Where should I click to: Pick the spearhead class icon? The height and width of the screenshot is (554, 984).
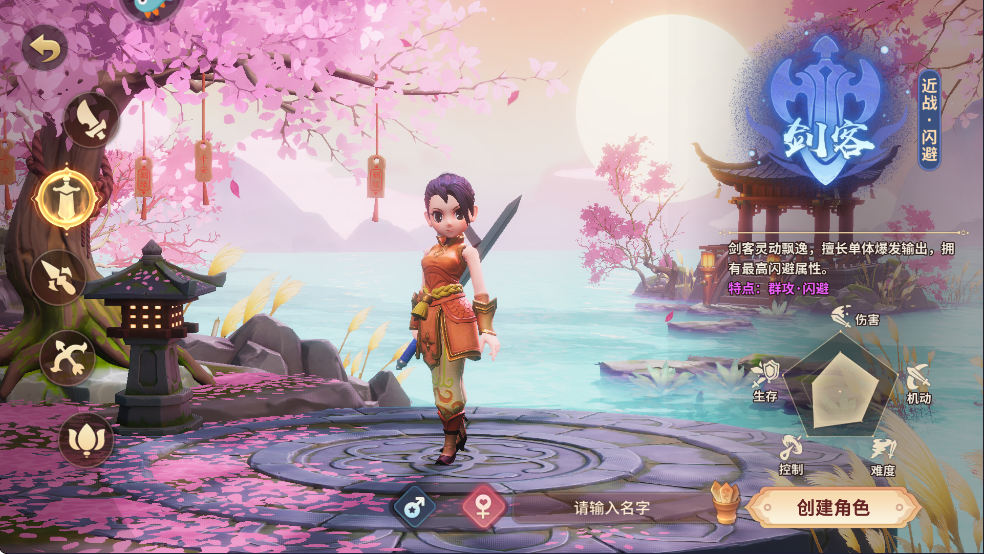pos(58,277)
